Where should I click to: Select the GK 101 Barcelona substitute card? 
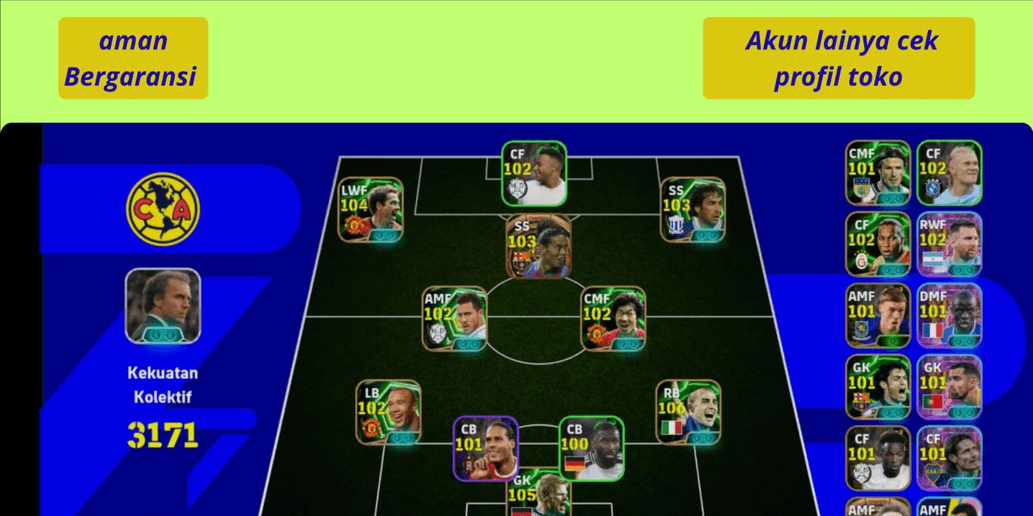878,387
